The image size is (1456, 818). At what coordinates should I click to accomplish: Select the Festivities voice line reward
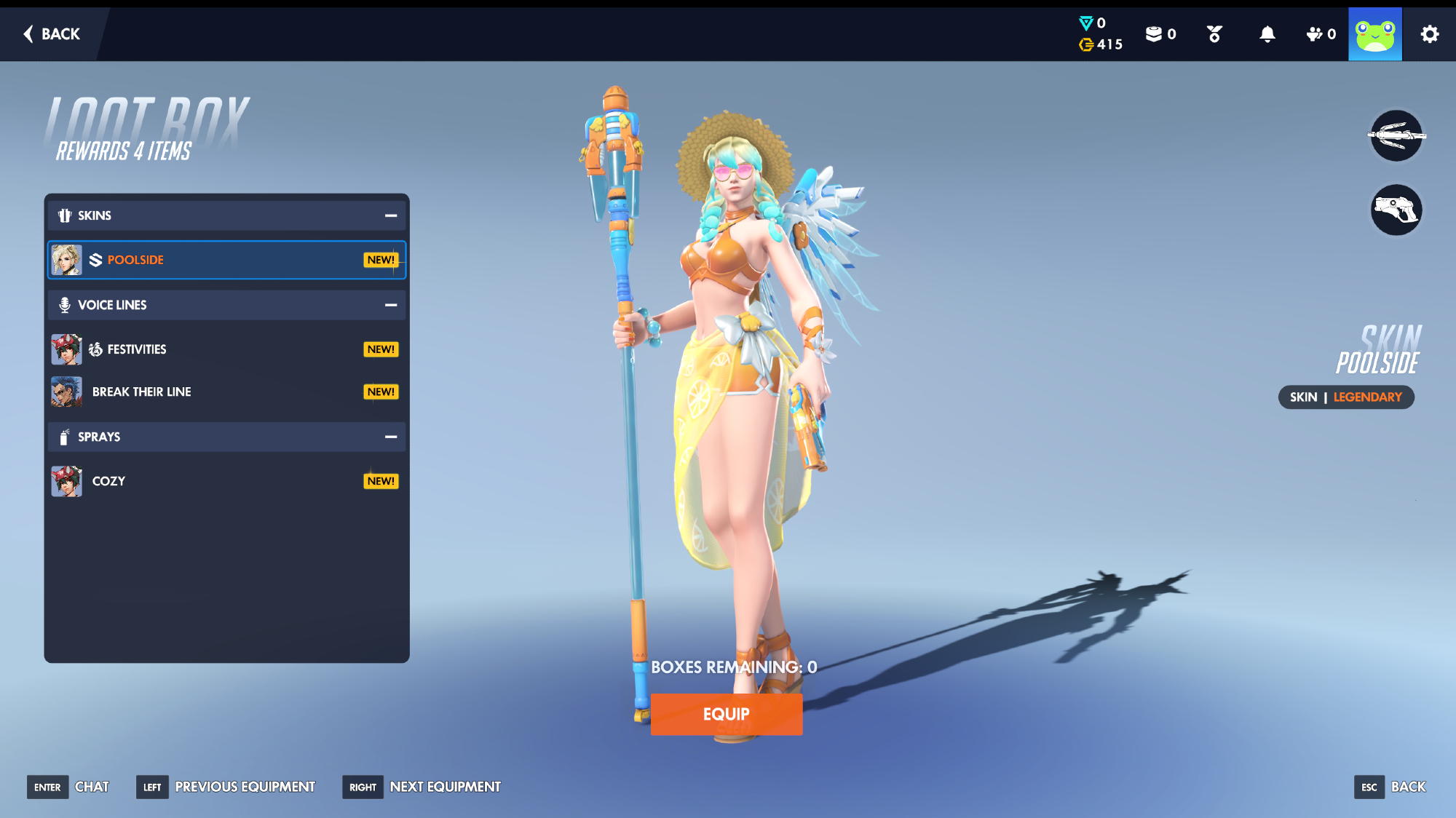point(226,349)
